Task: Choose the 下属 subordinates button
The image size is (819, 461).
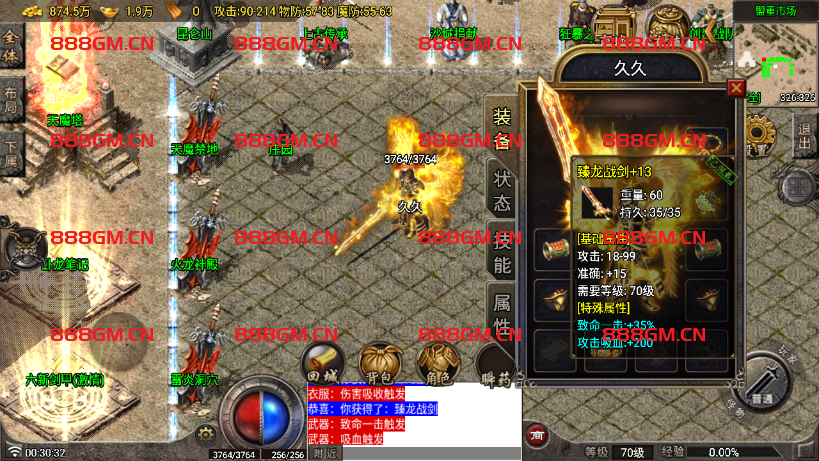Action: [x=11, y=151]
